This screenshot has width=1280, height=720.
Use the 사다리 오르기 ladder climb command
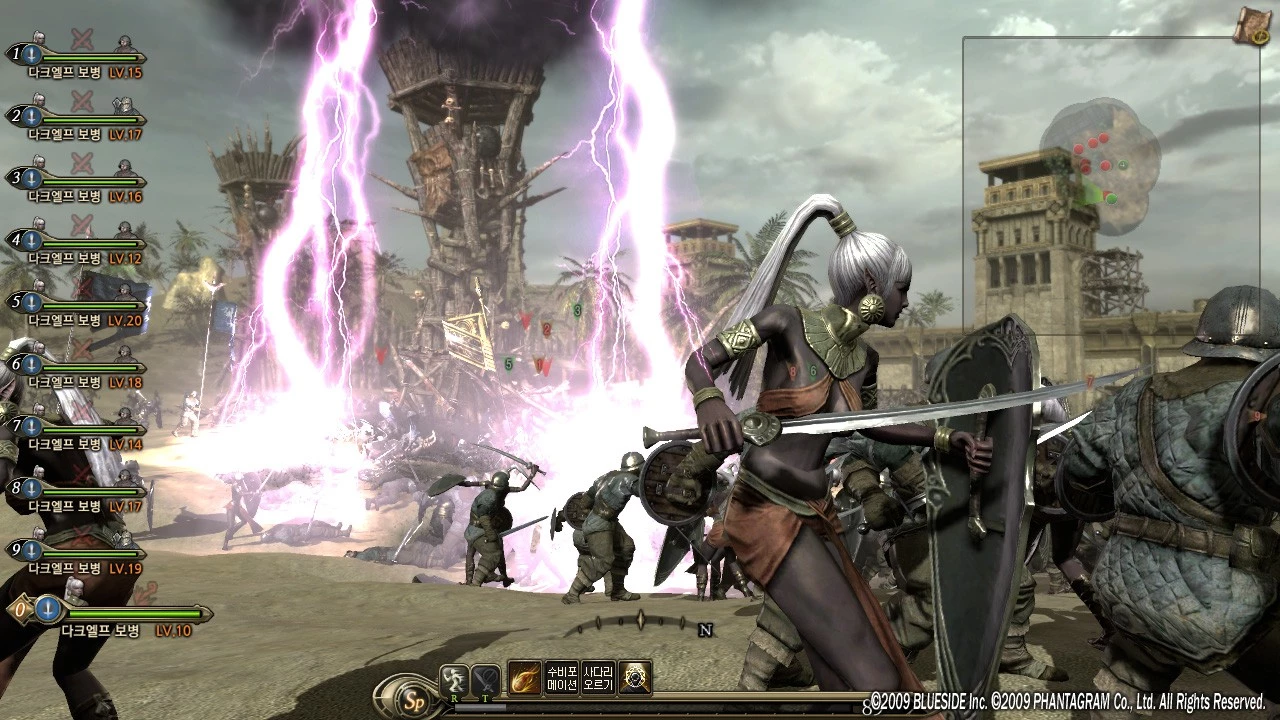coord(598,678)
